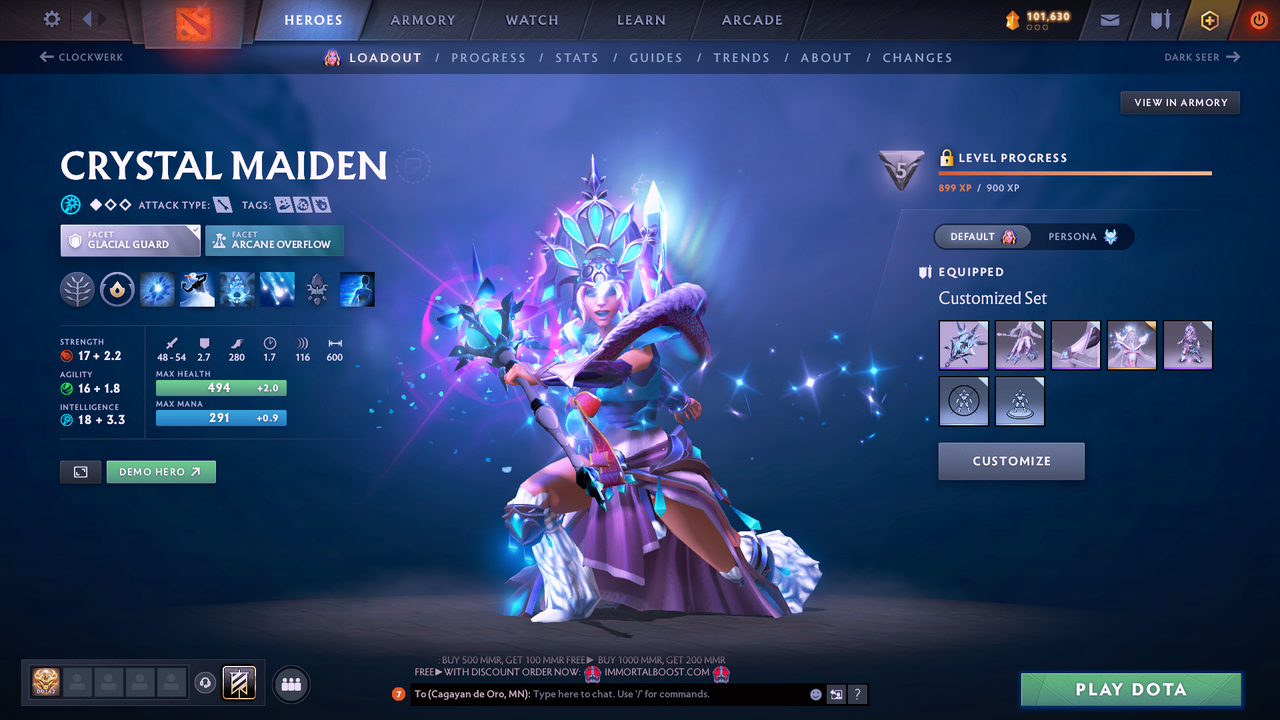Select the Arcane Overflow facet
Screen dimensions: 1280x720
[x=274, y=240]
